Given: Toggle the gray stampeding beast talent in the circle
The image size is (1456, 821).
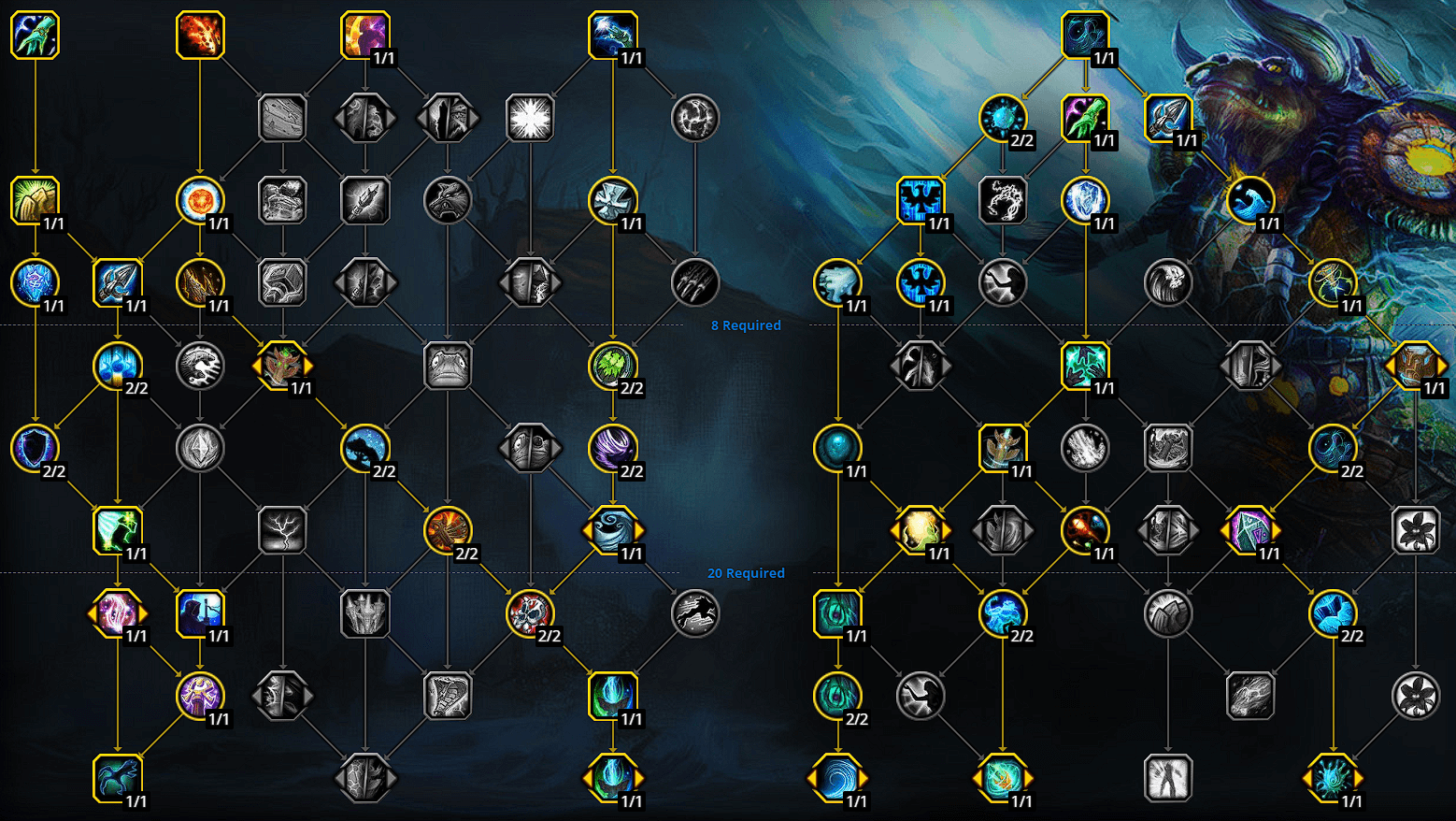Looking at the screenshot, I should [x=694, y=613].
